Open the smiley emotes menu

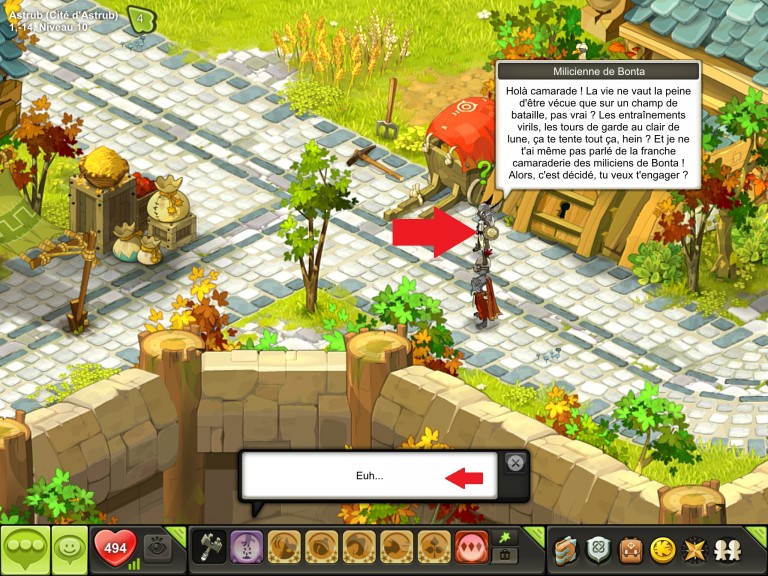[x=68, y=549]
